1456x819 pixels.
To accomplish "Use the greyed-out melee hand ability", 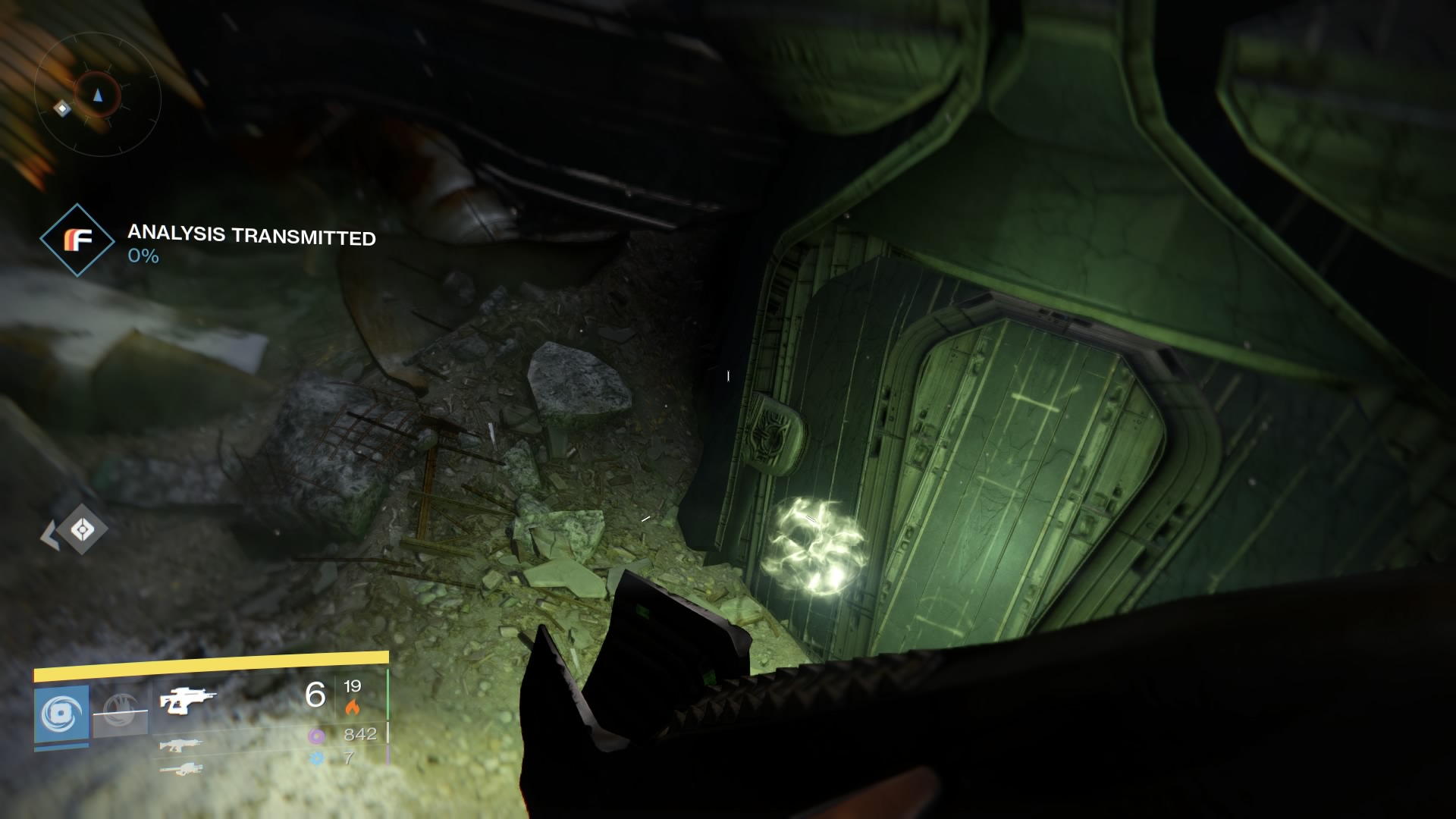I will pos(120,711).
